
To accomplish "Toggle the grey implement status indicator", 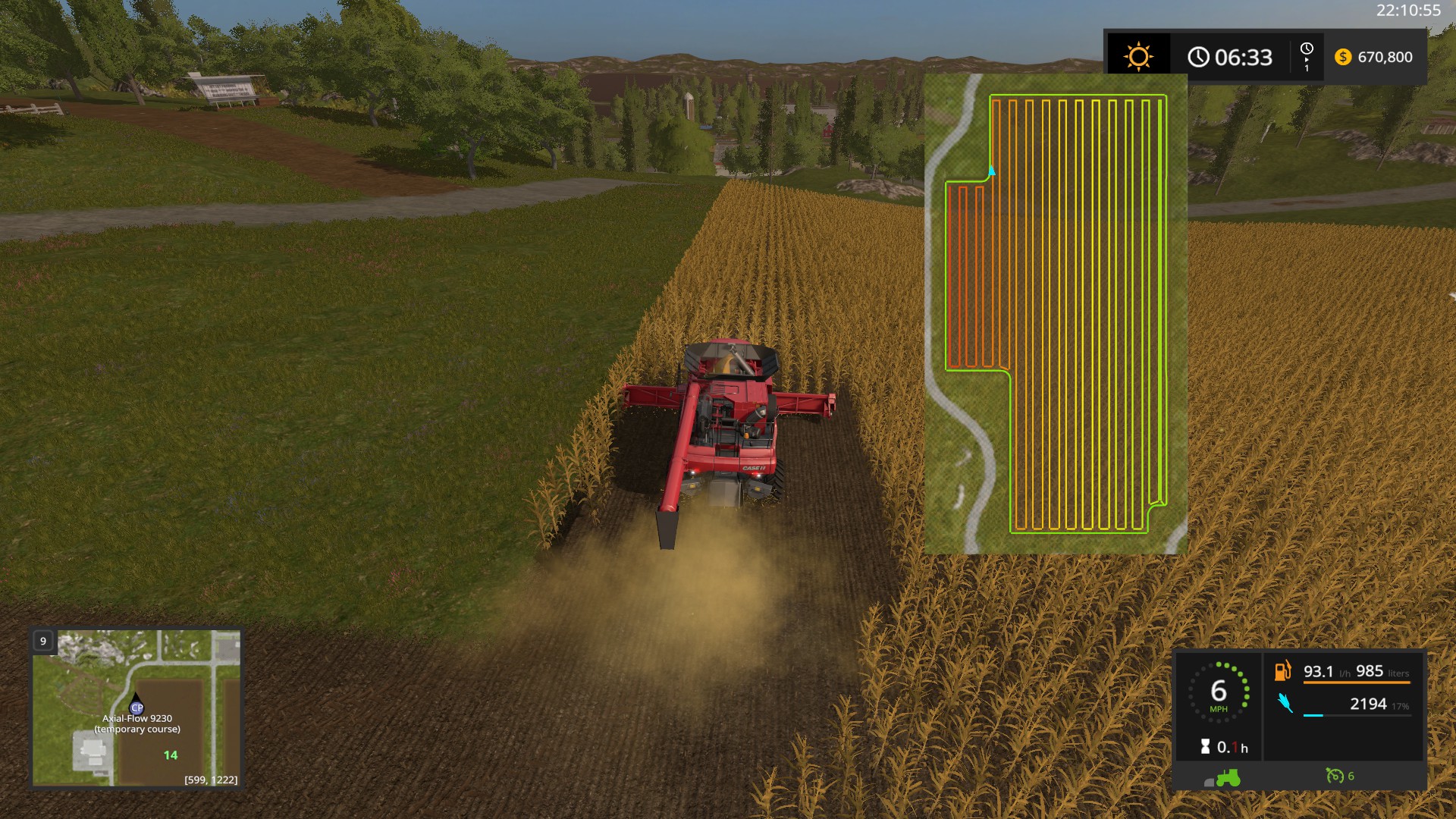I will pyautogui.click(x=1209, y=781).
